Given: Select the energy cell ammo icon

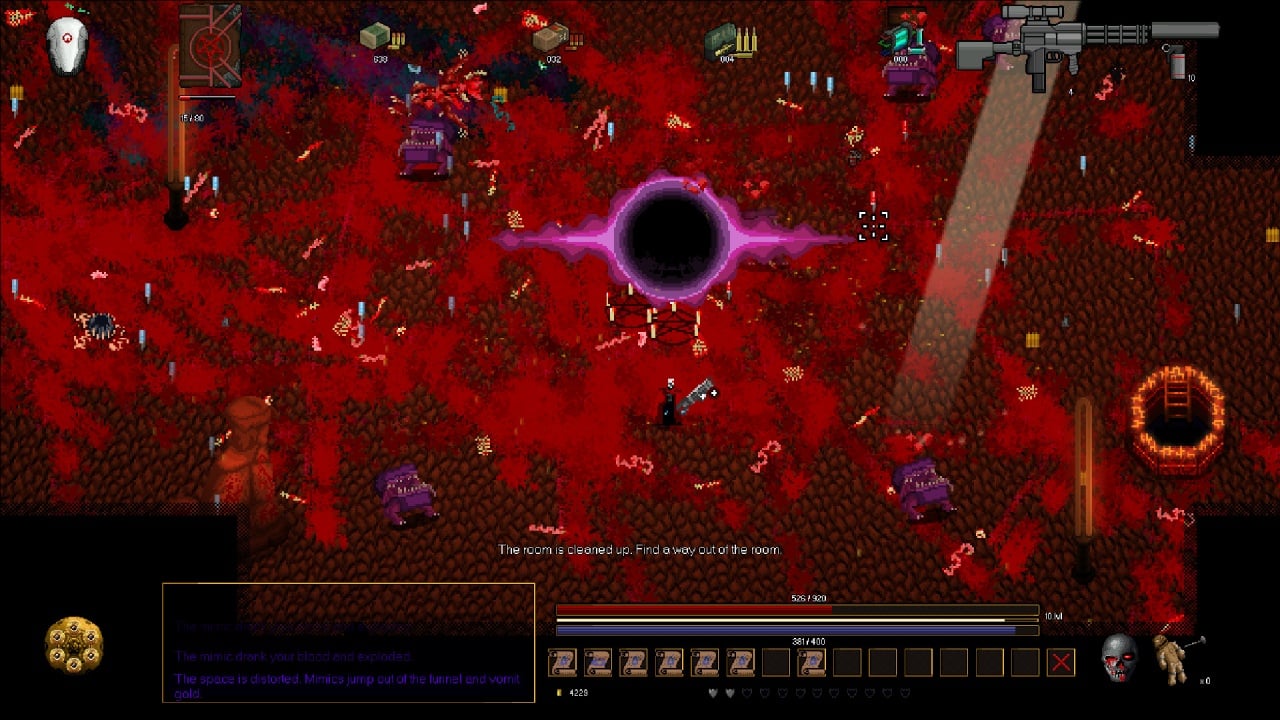Looking at the screenshot, I should pos(902,38).
